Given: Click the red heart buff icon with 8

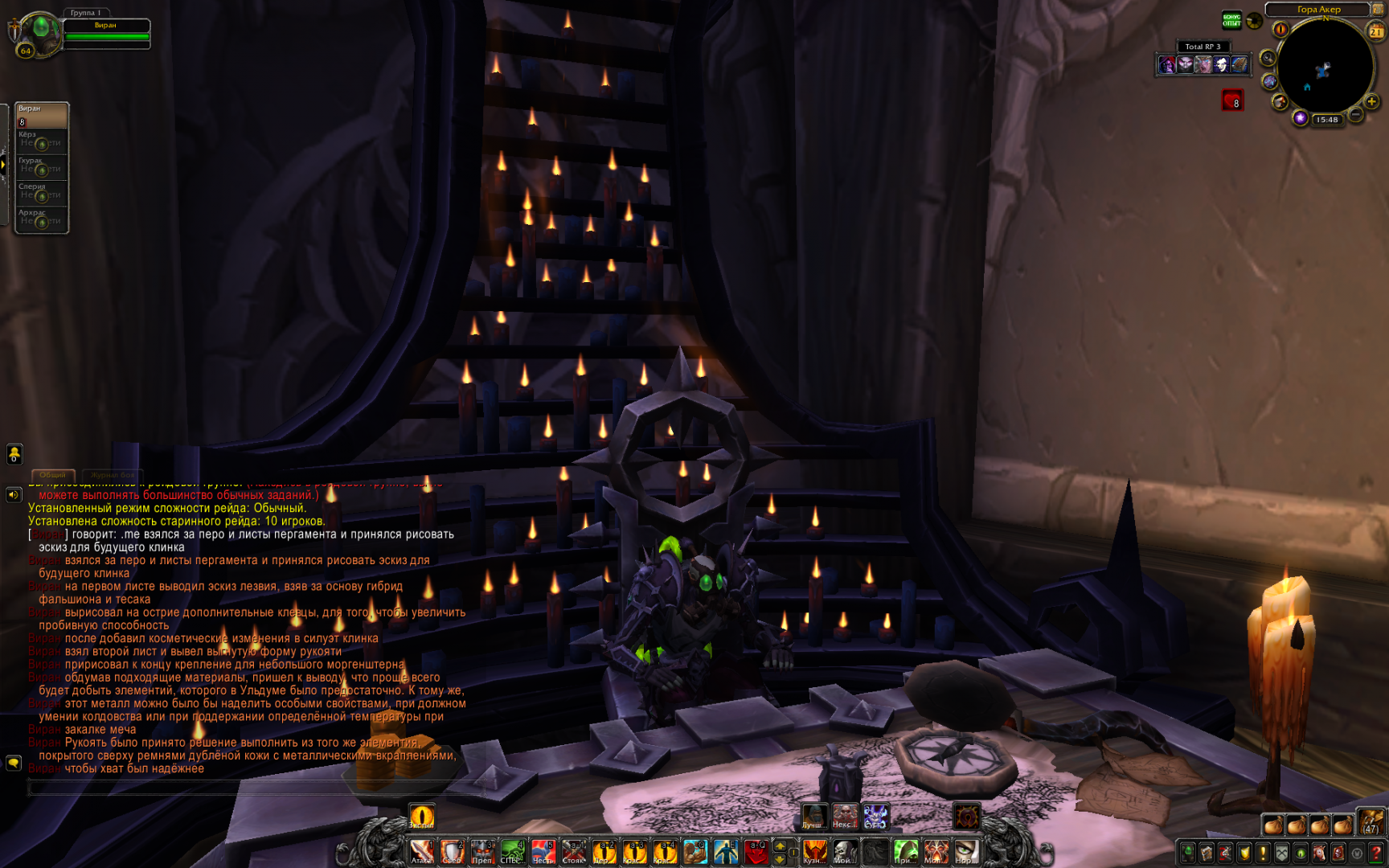Looking at the screenshot, I should (1232, 100).
